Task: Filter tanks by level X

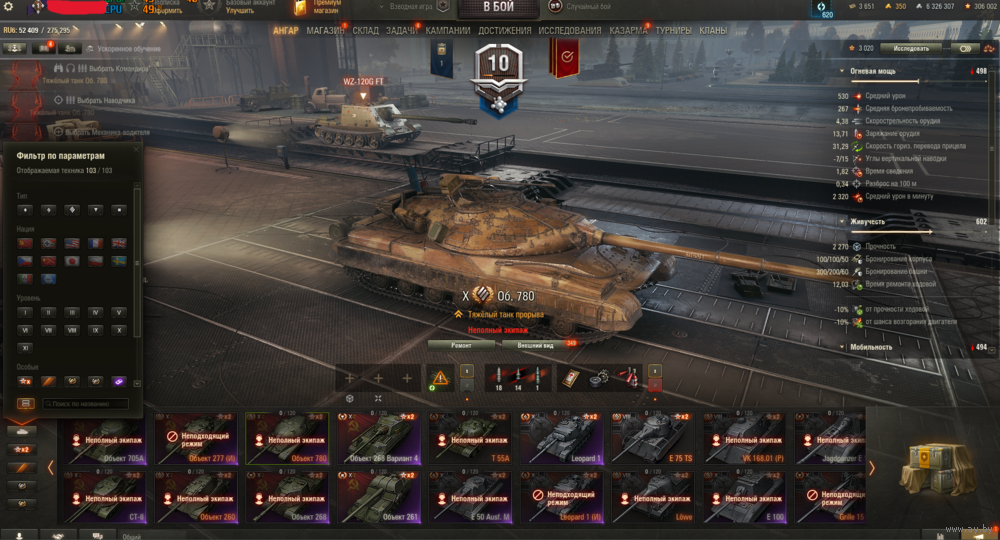Action: [x=119, y=329]
